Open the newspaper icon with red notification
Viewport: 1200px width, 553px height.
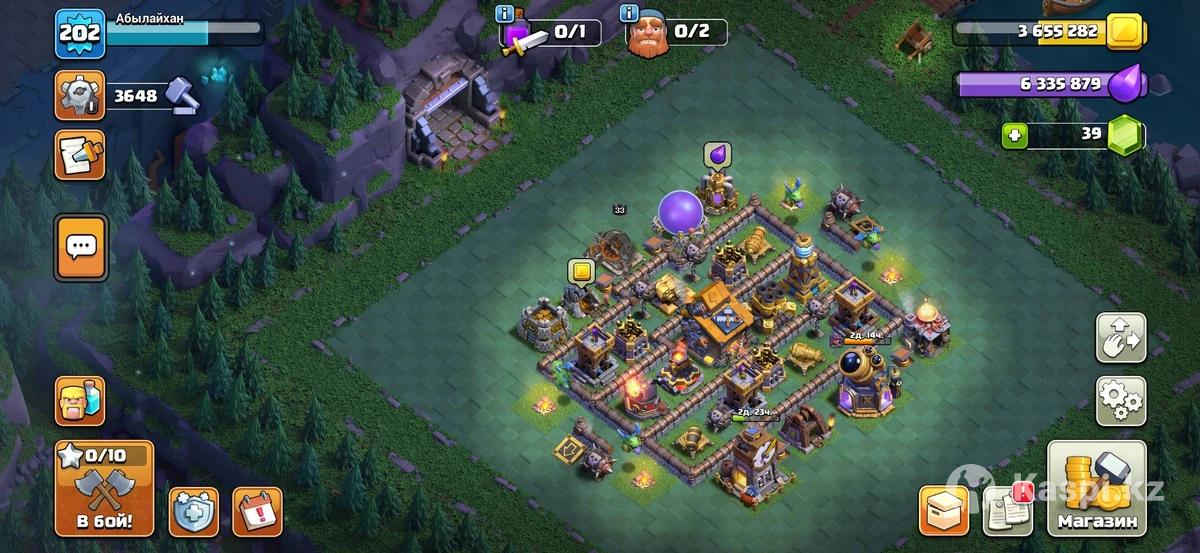click(x=1008, y=510)
